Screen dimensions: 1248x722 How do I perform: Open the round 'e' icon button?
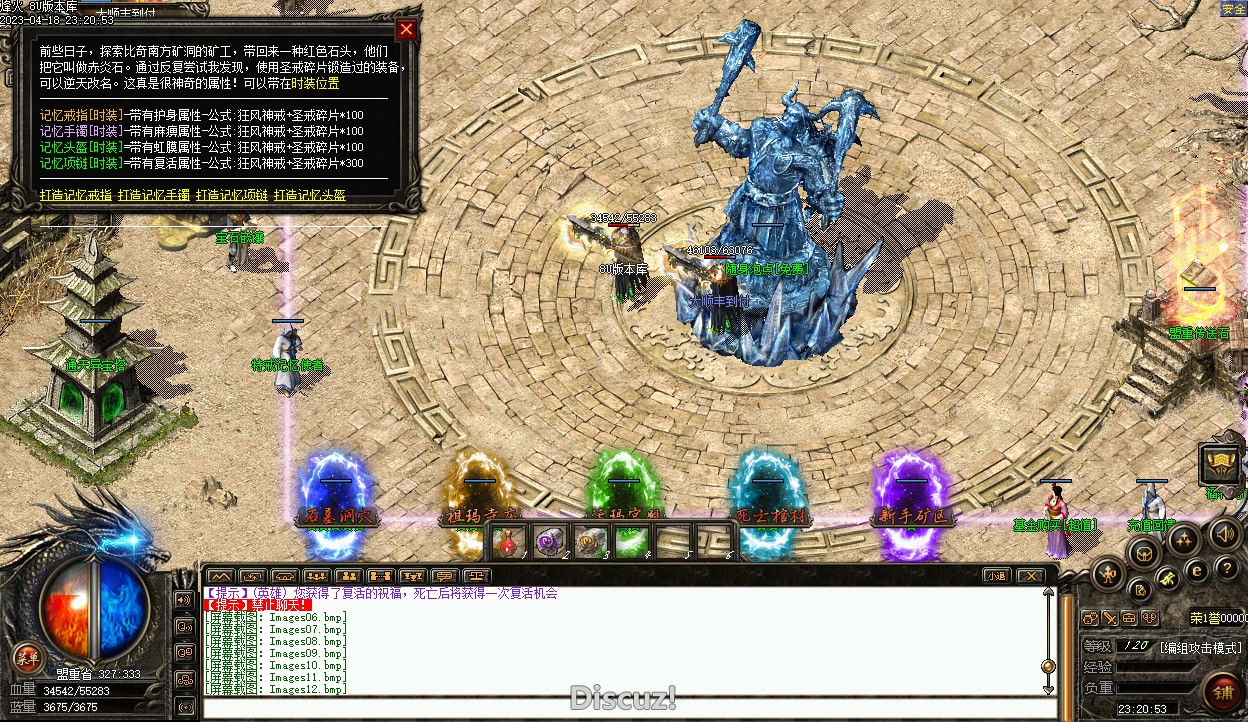pos(1196,570)
